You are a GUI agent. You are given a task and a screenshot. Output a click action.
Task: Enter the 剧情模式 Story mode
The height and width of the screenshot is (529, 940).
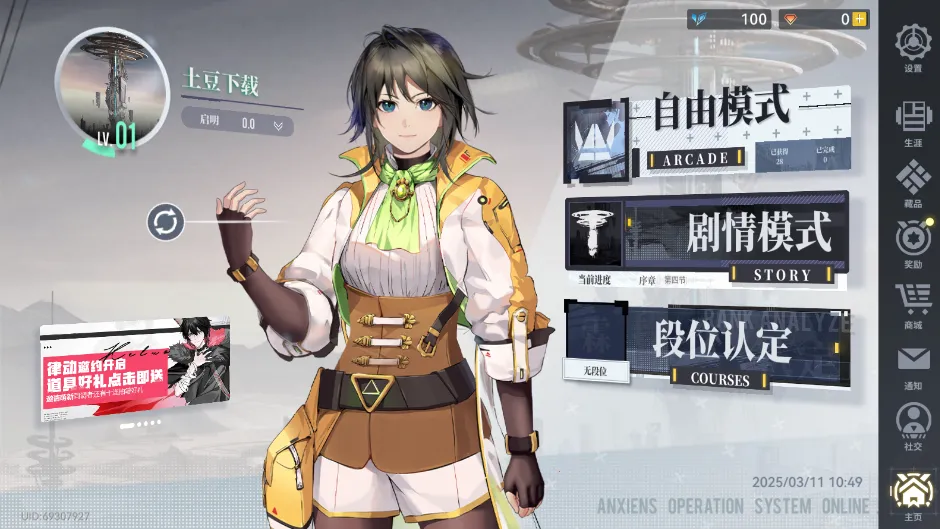(706, 239)
